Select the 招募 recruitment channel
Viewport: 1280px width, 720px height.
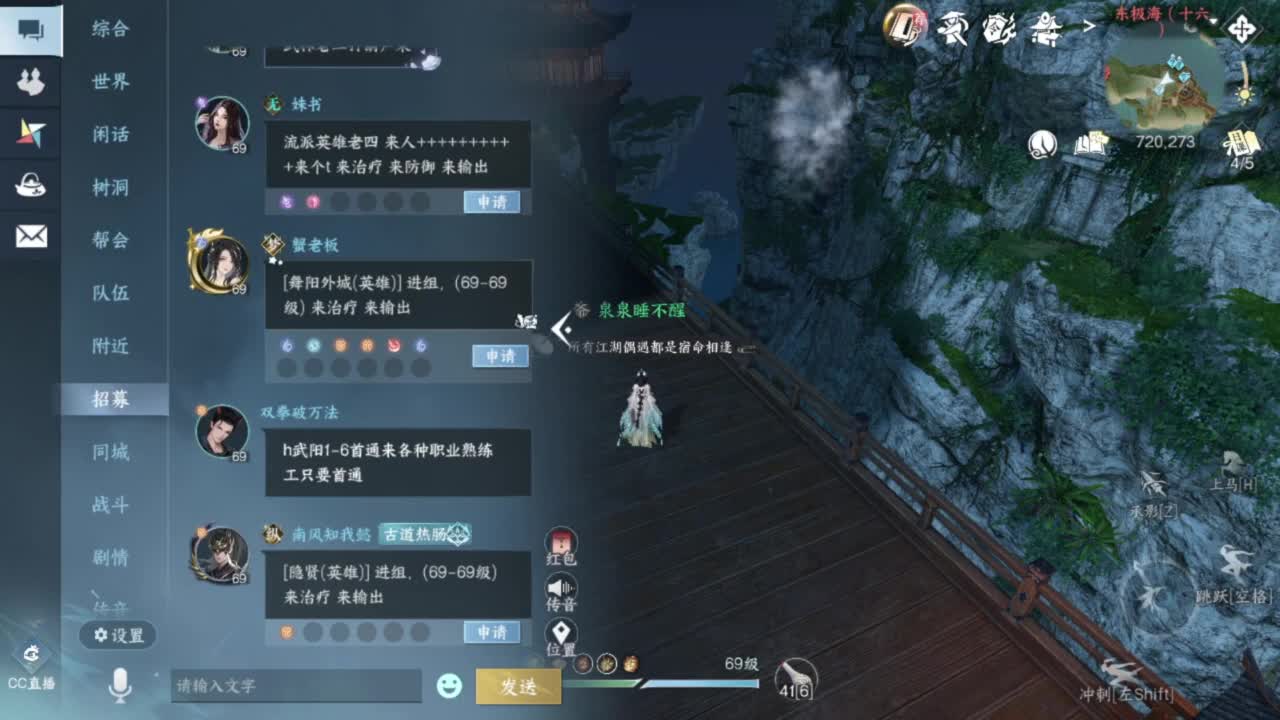pos(113,397)
